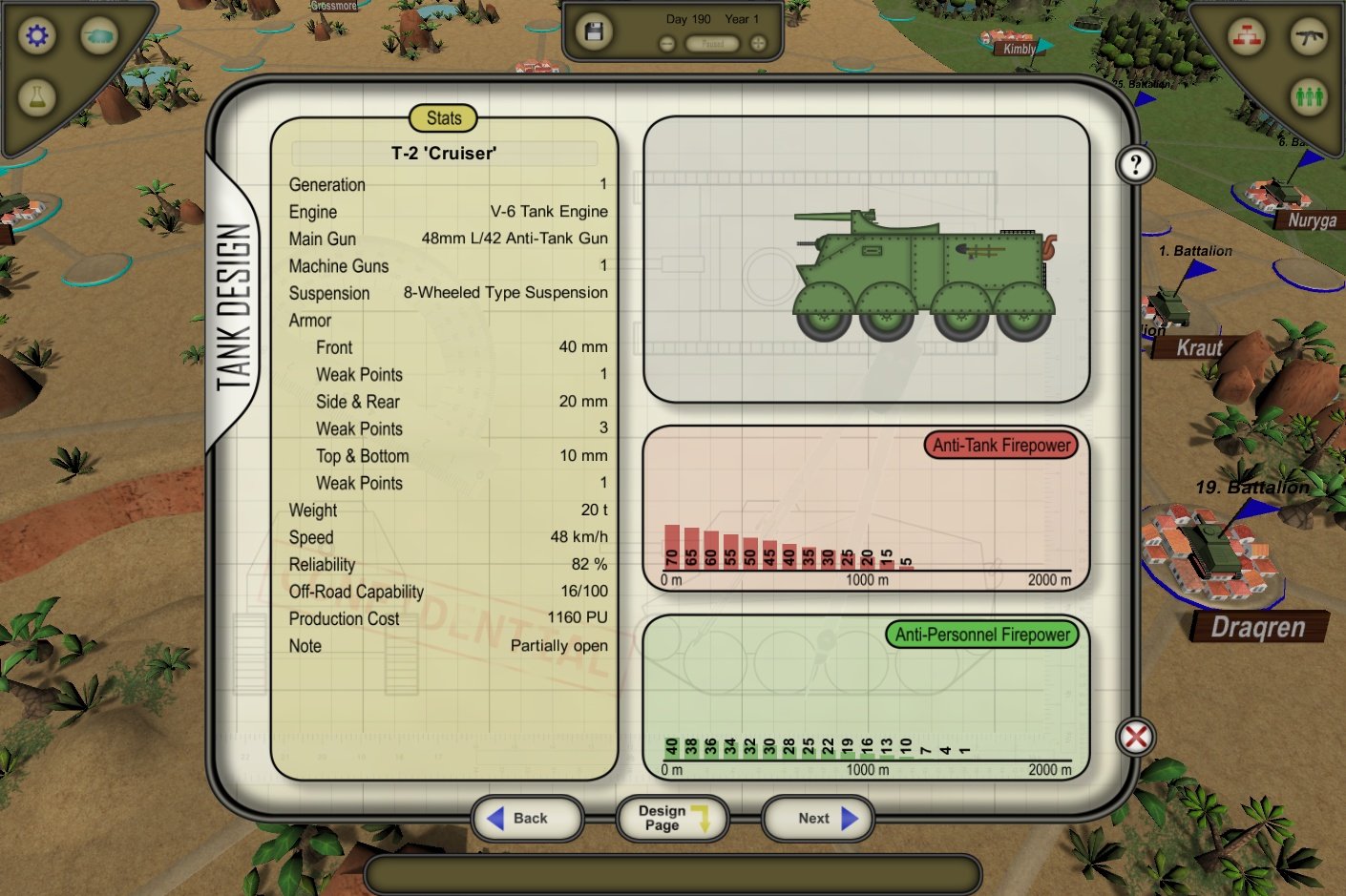Open research via the flask icon
This screenshot has width=1346, height=896.
[x=36, y=97]
